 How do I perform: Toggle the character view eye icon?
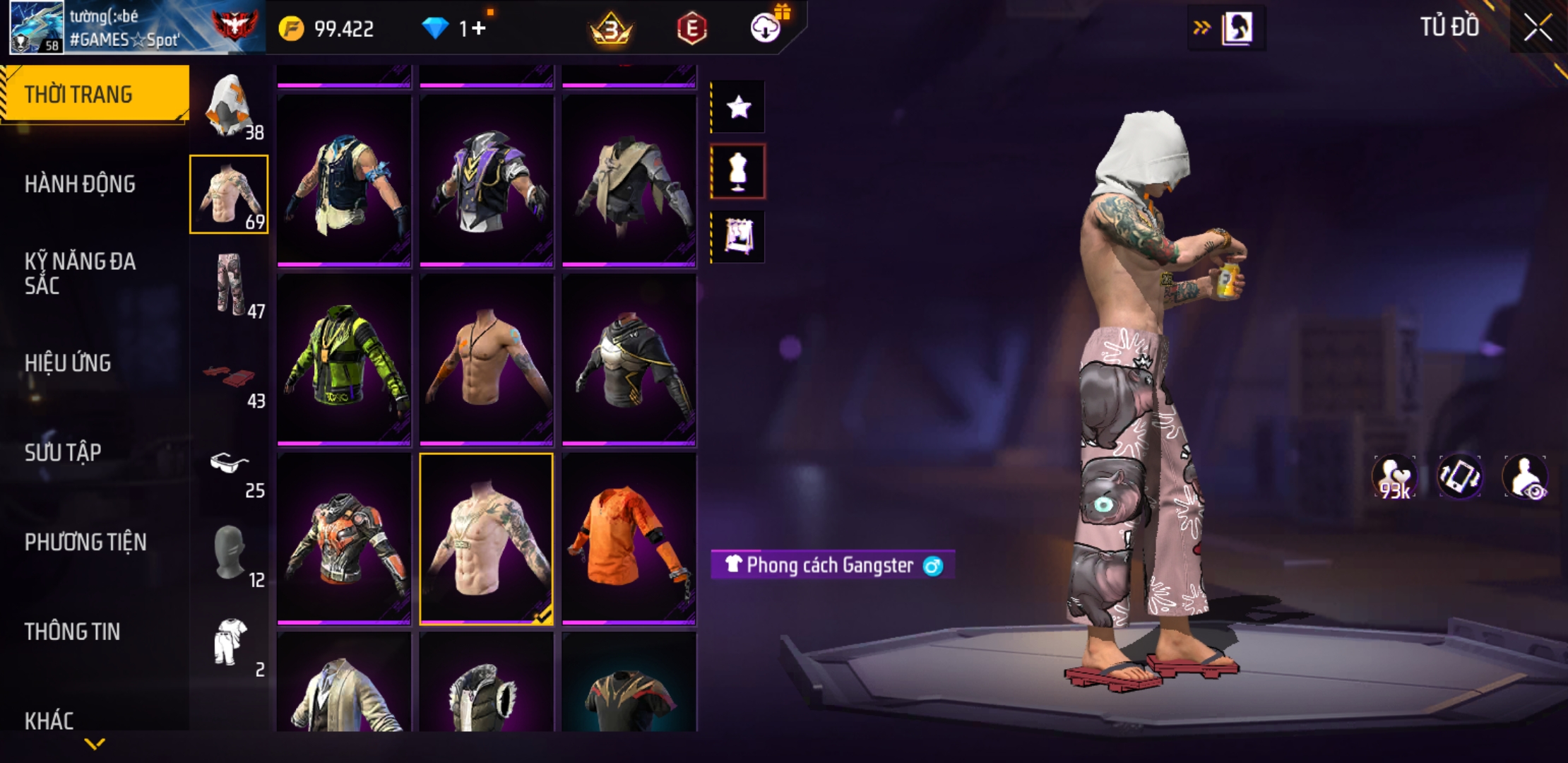click(1526, 477)
